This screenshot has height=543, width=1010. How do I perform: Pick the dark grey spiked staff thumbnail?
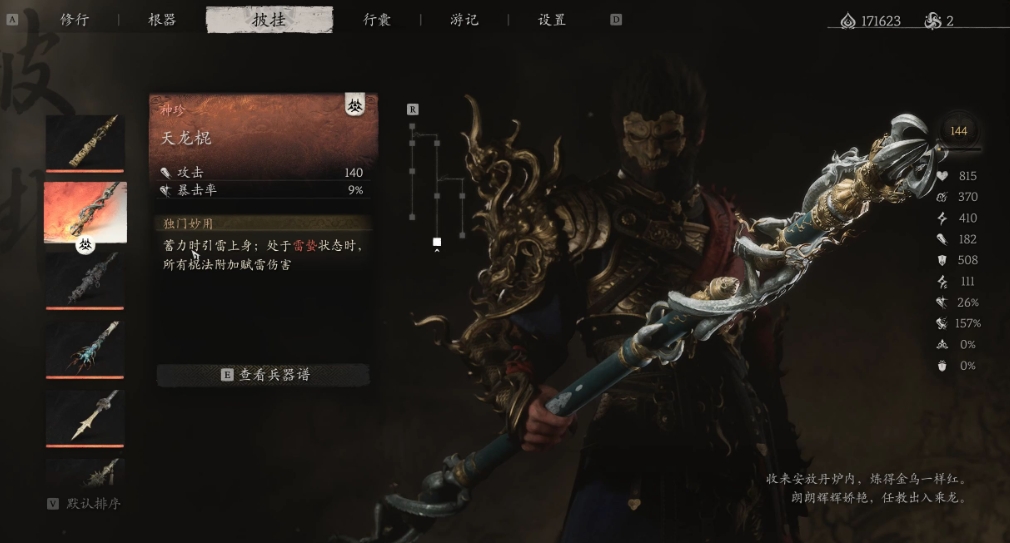click(85, 279)
